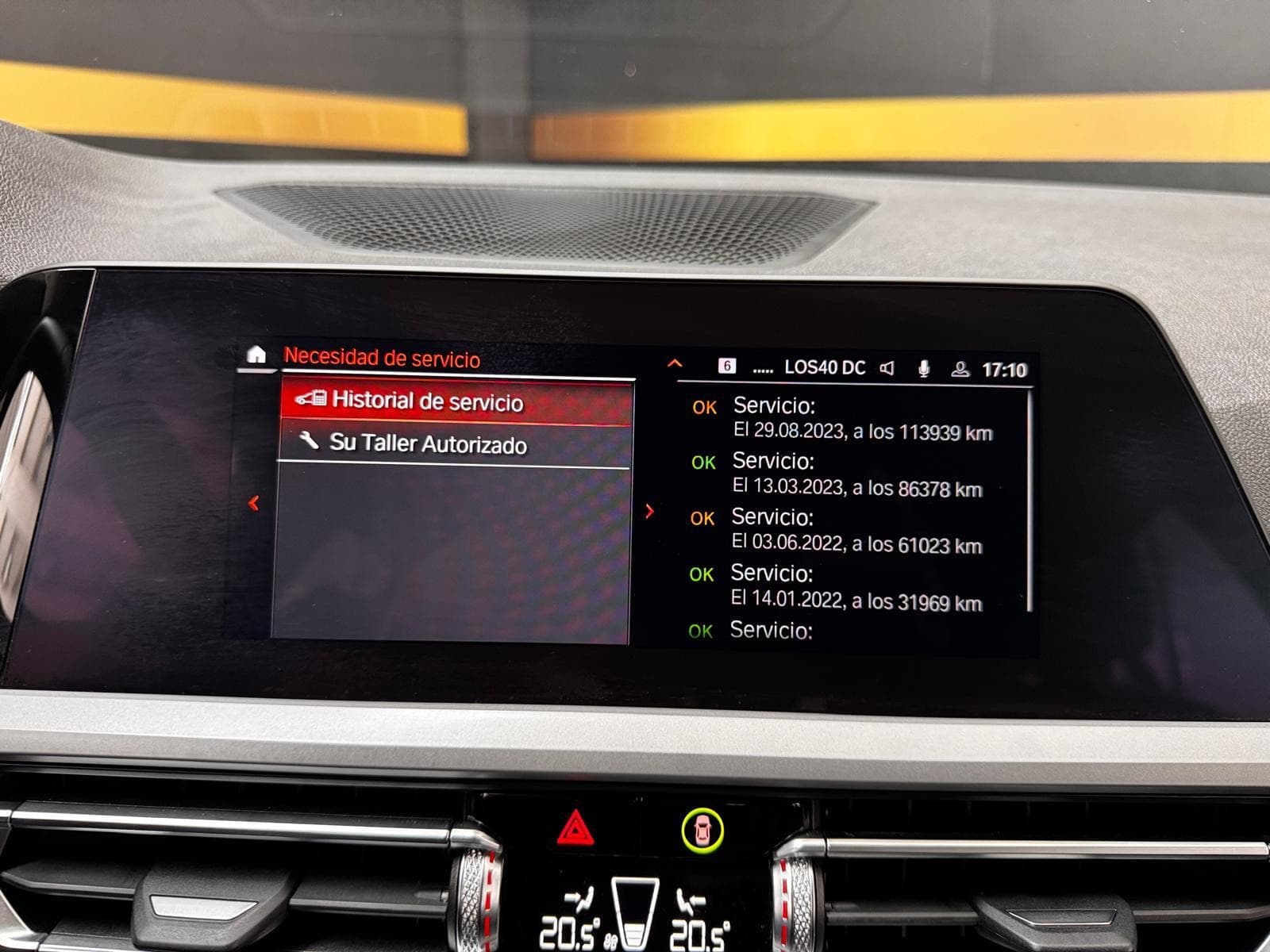Tap the speaker icon in status bar
Viewport: 1270px width, 952px height.
click(887, 368)
